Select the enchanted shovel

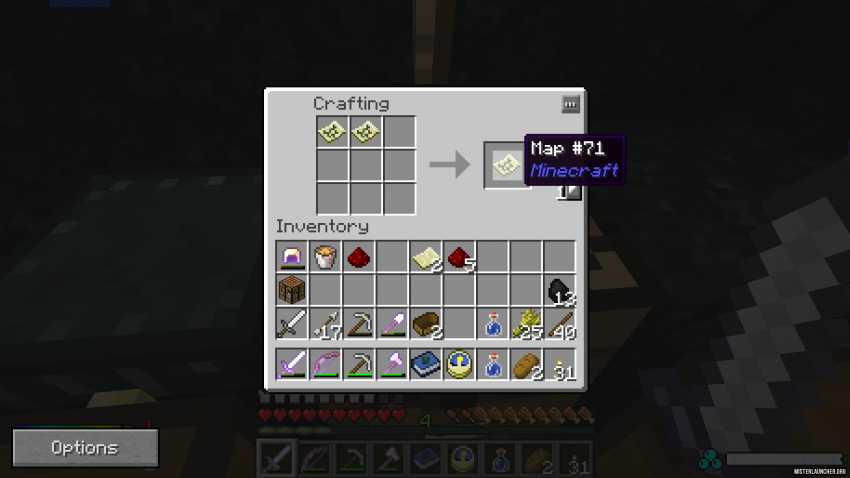pyautogui.click(x=392, y=324)
